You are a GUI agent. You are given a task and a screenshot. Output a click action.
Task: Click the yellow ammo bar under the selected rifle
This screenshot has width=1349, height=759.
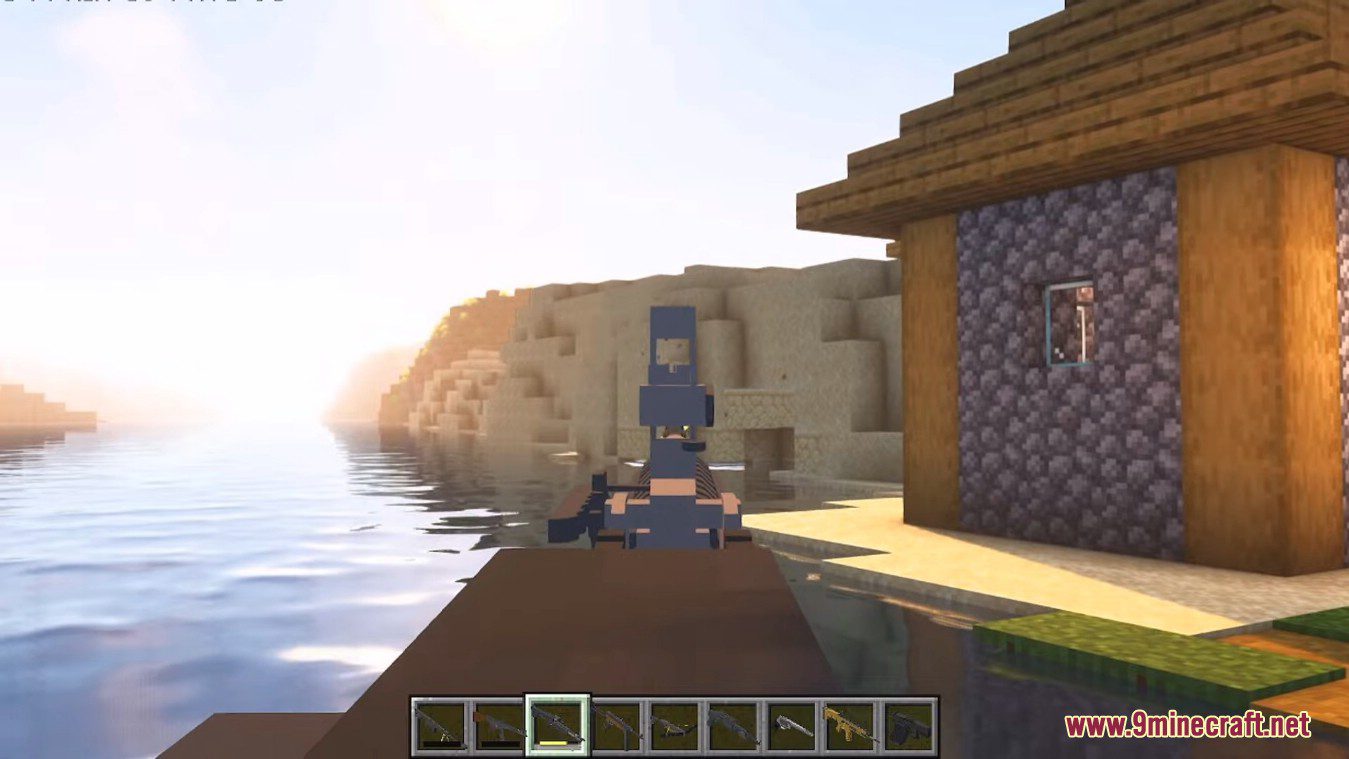pos(554,743)
